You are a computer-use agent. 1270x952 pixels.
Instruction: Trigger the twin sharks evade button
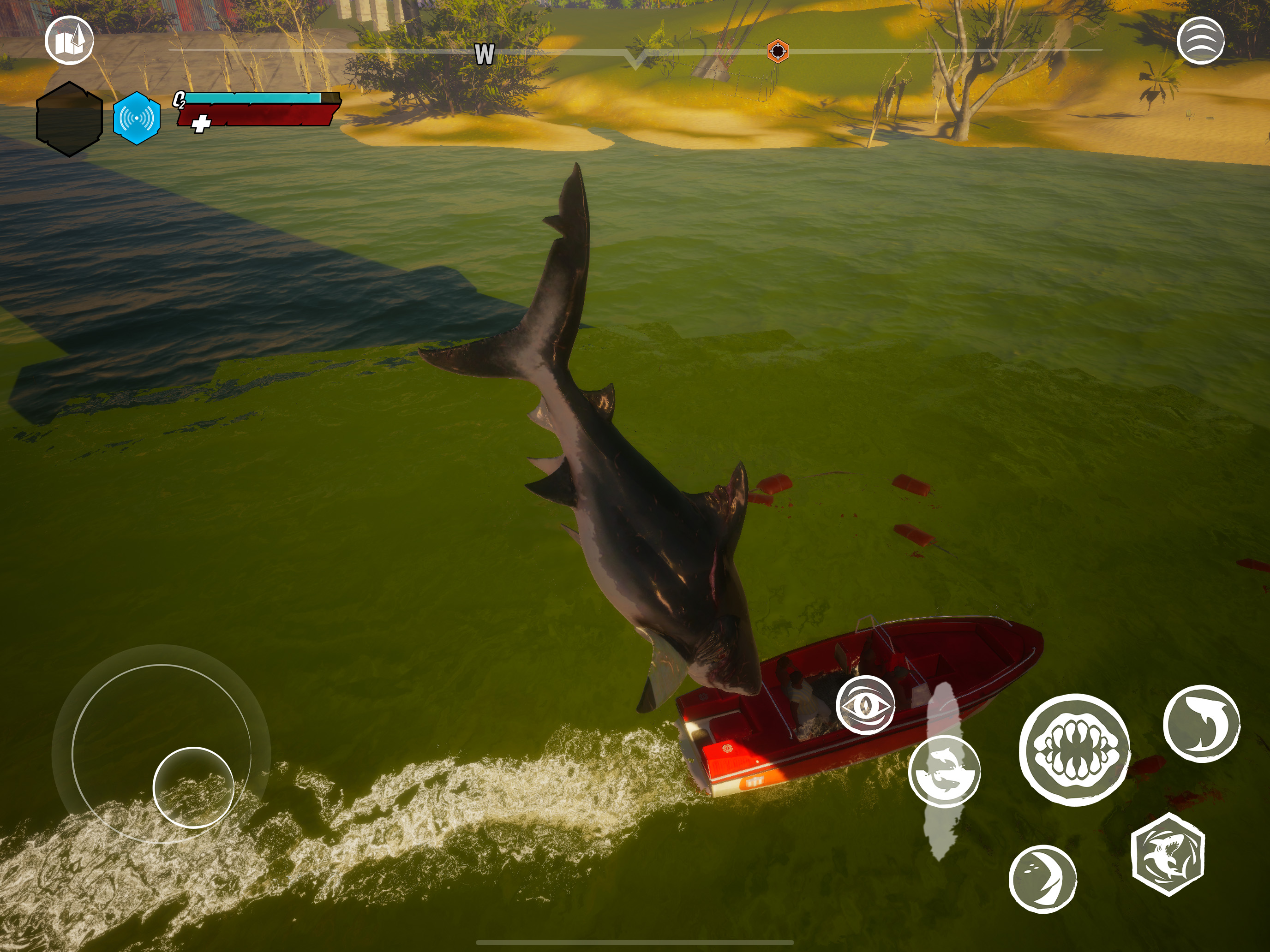(945, 771)
